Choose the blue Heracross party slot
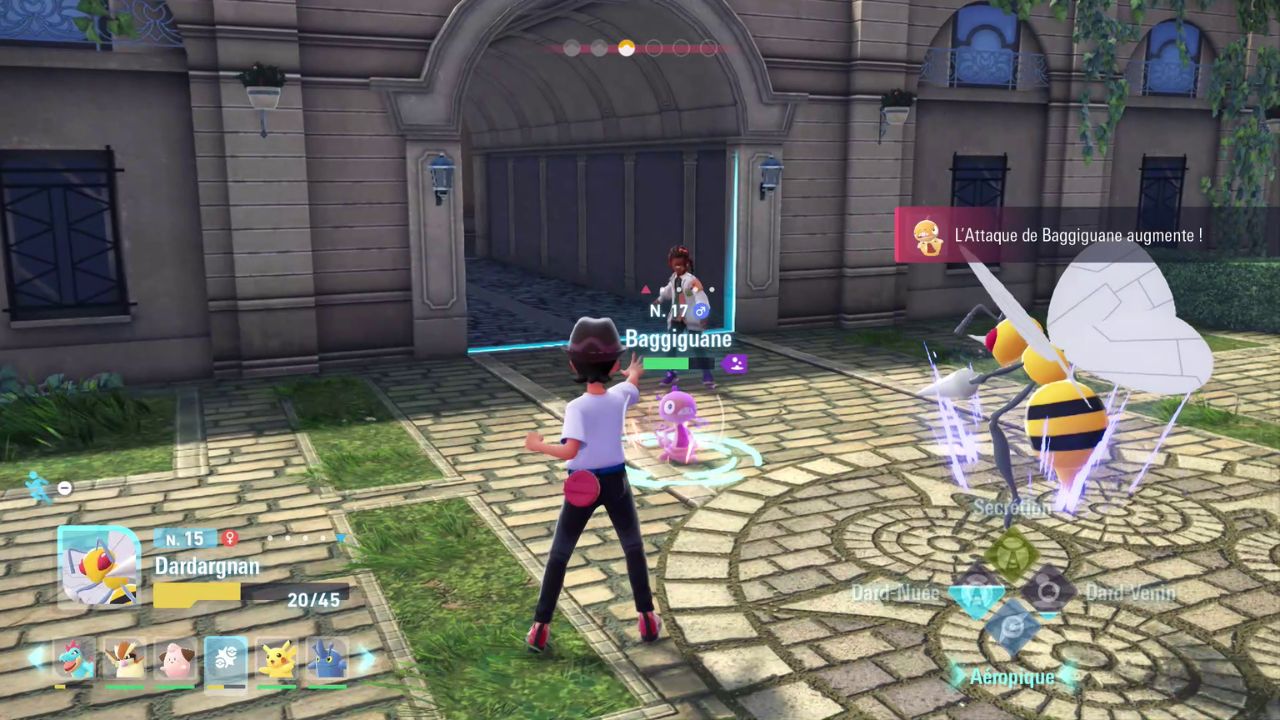 (x=327, y=658)
